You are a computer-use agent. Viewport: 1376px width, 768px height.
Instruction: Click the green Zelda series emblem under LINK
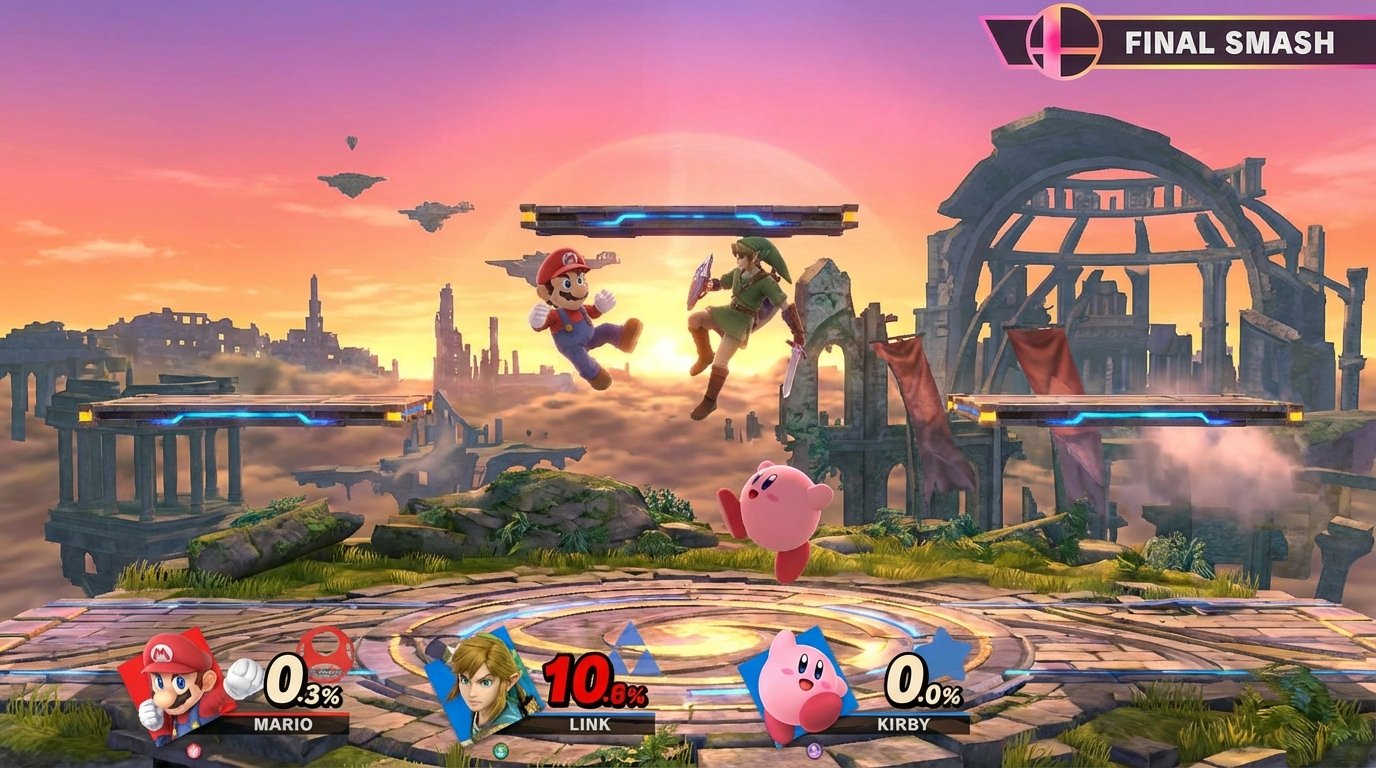pyautogui.click(x=500, y=749)
